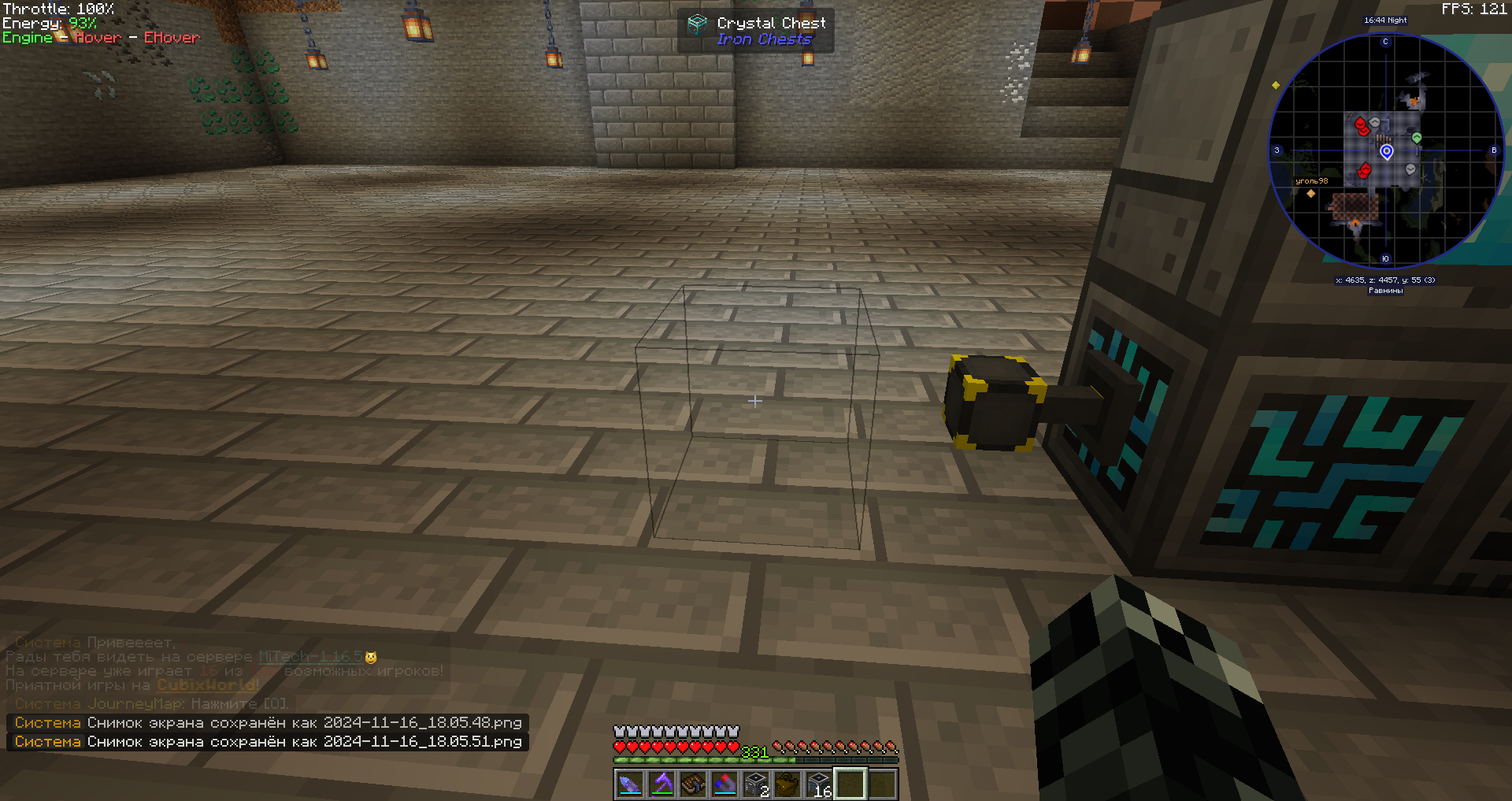Screen dimensions: 1512x801
Task: Open the CubixWorld link in chat
Action: tap(207, 685)
